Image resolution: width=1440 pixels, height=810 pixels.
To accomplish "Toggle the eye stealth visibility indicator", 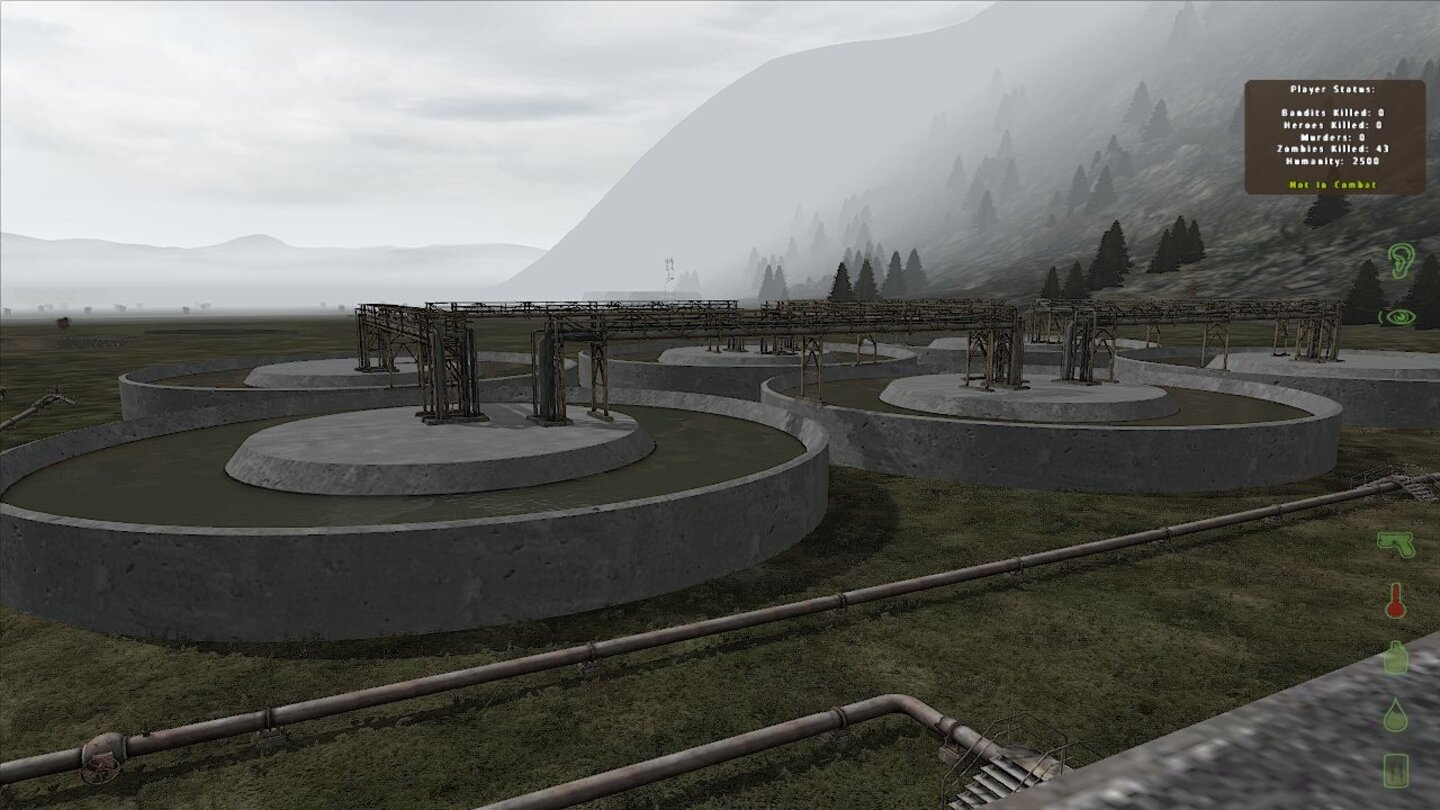I will pos(1401,318).
